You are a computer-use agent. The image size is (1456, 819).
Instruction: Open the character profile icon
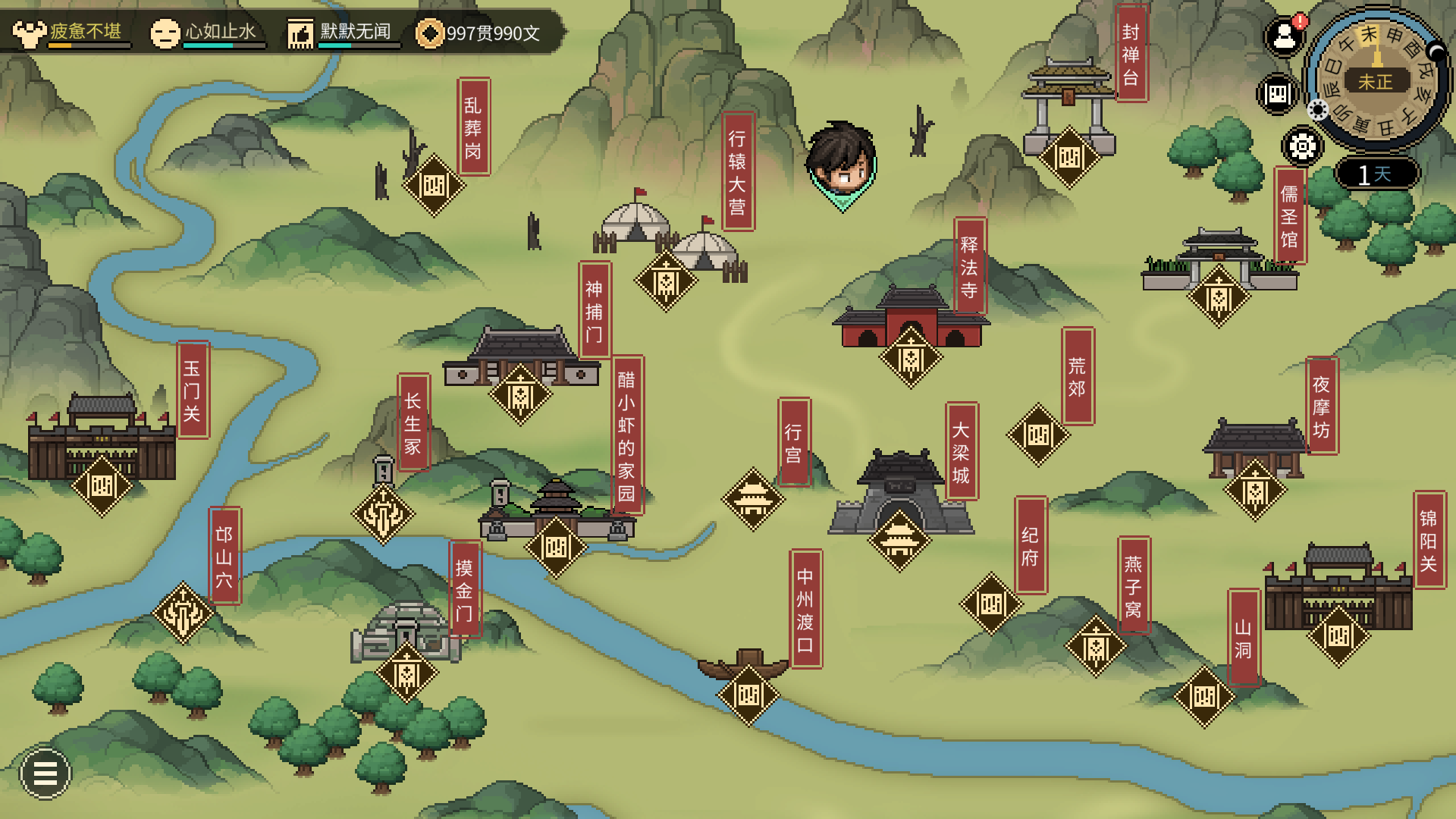click(1284, 36)
